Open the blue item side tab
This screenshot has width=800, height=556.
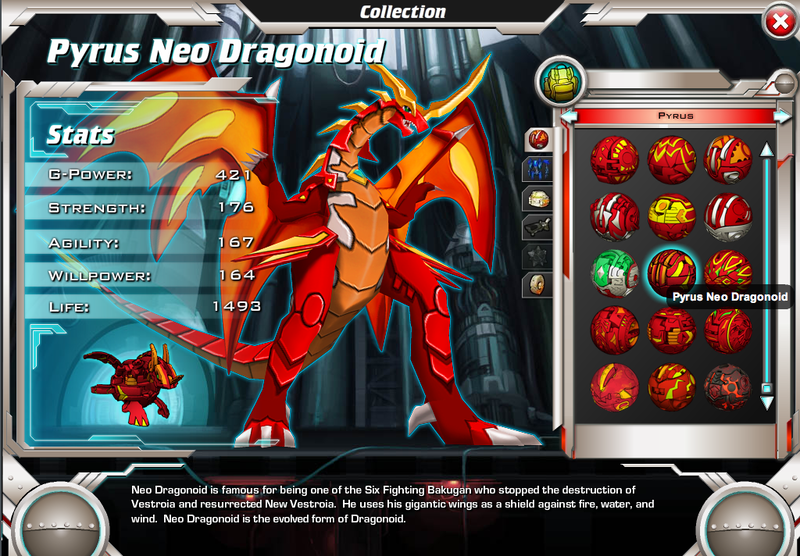(x=539, y=168)
